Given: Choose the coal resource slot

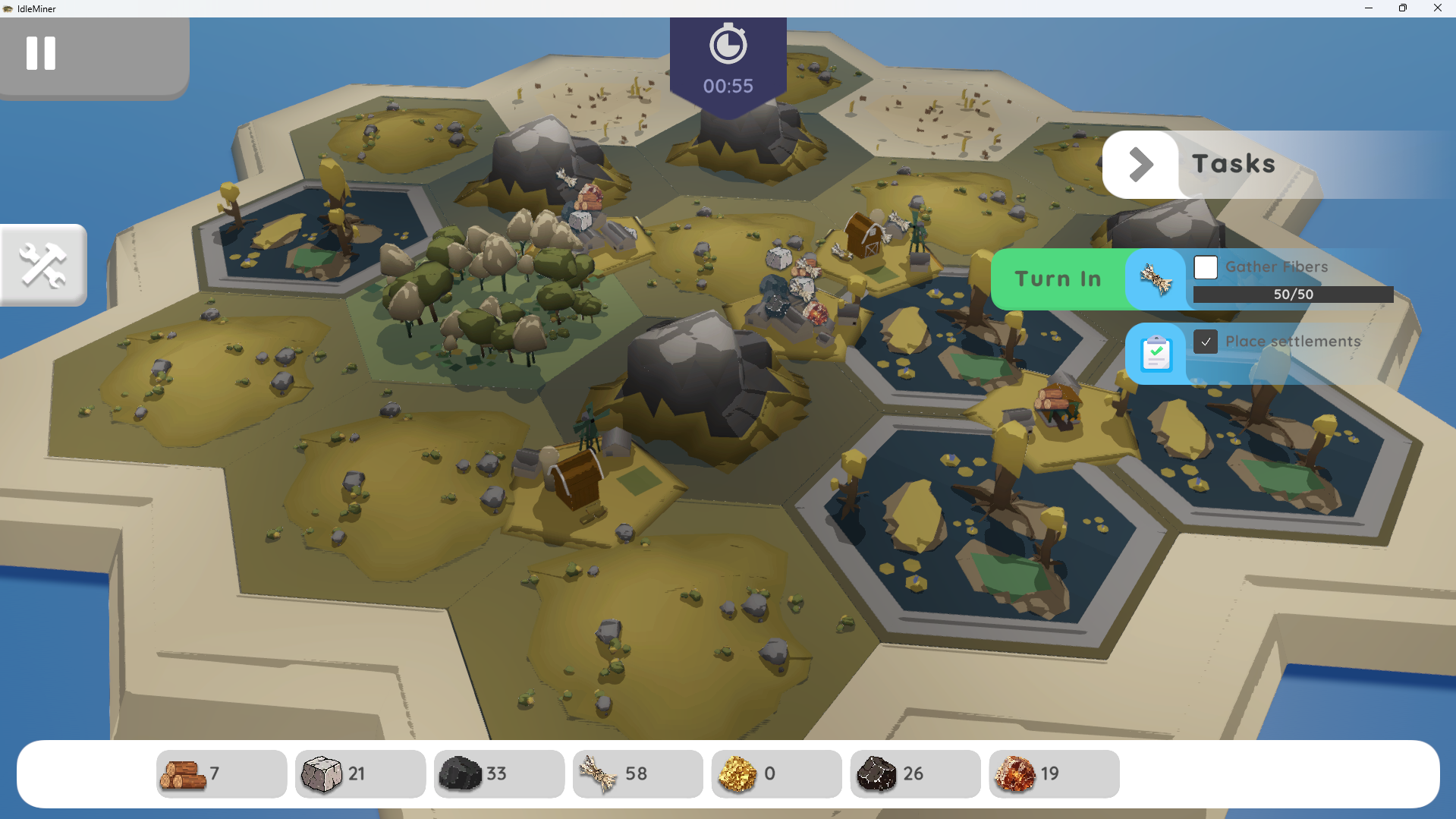Looking at the screenshot, I should click(498, 773).
